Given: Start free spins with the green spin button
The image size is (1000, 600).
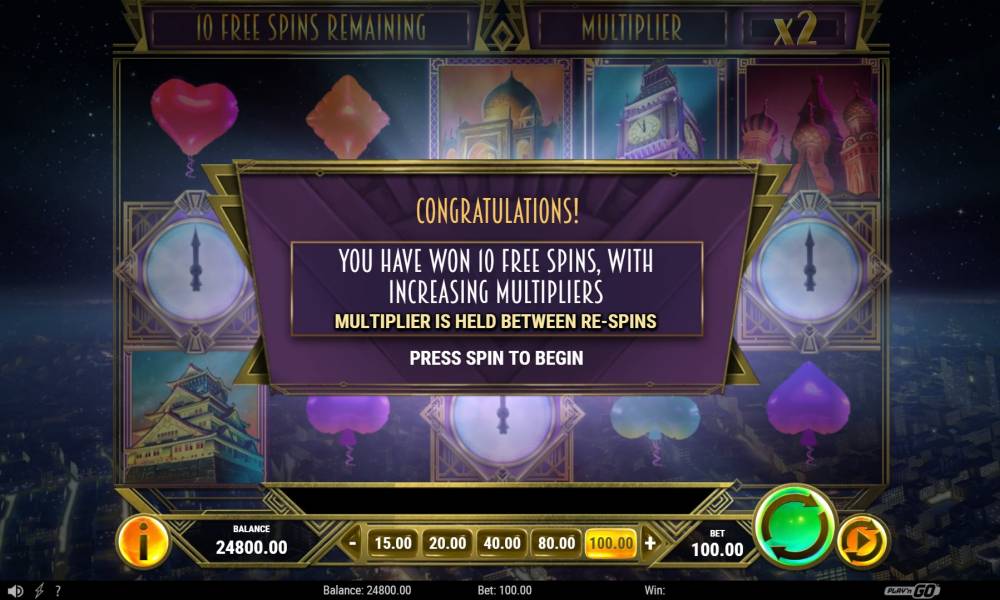Looking at the screenshot, I should pyautogui.click(x=794, y=528).
